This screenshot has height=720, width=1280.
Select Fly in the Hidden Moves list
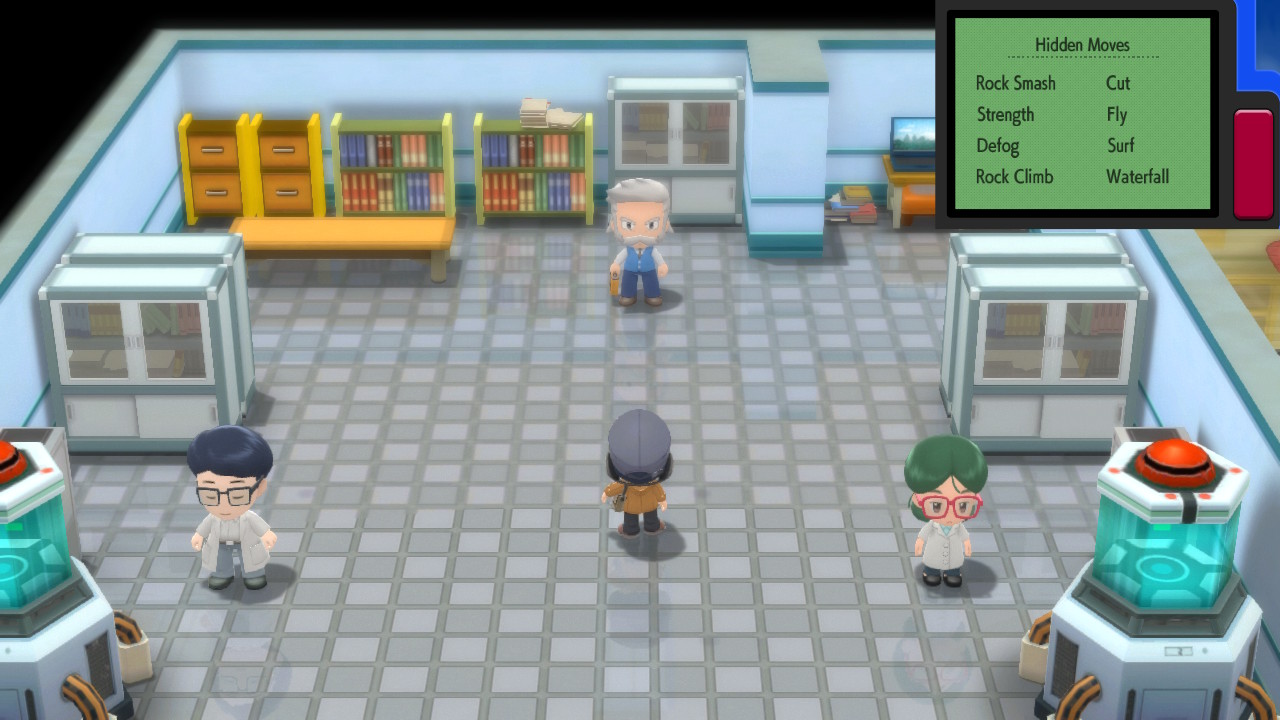point(1116,115)
